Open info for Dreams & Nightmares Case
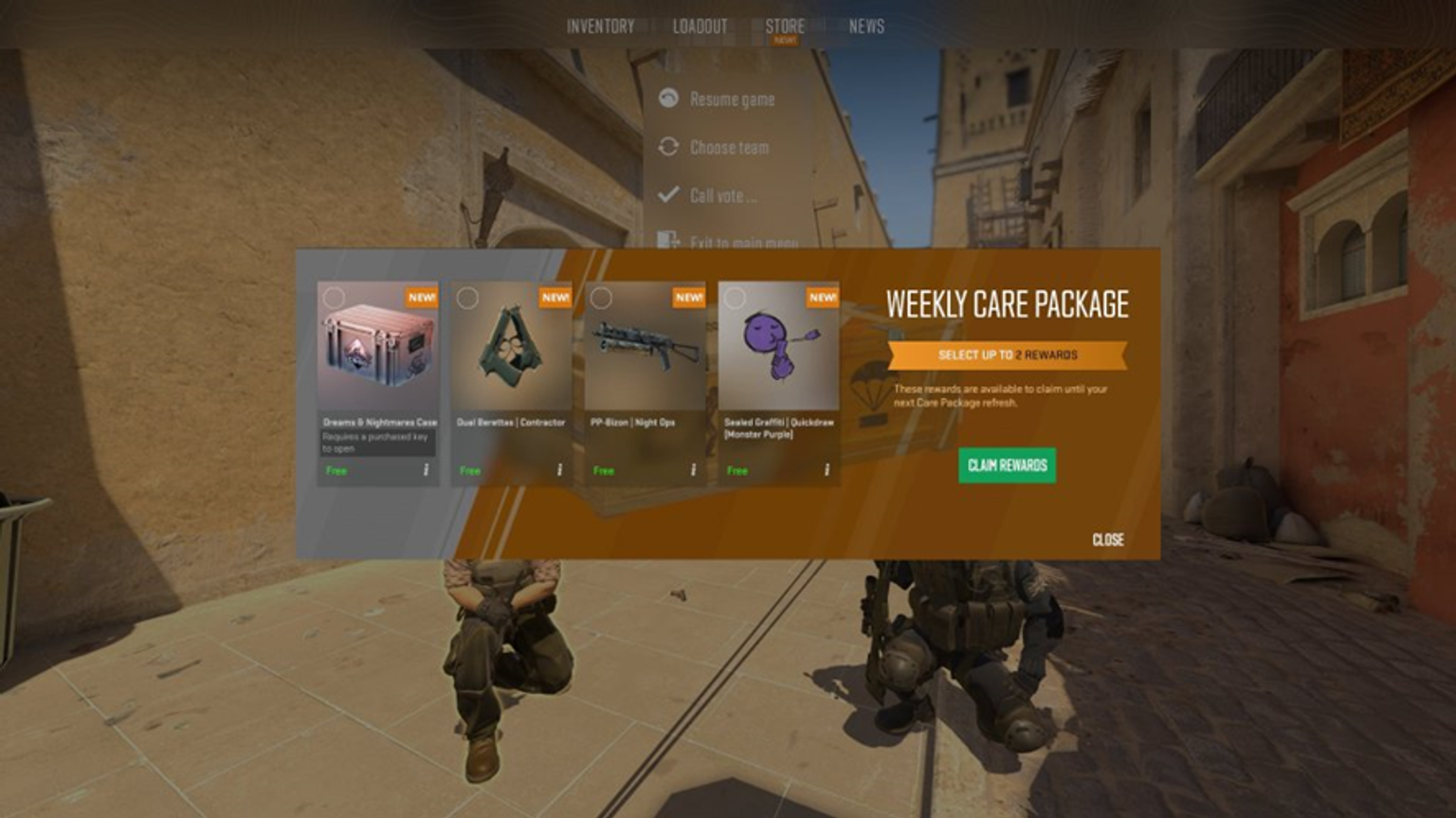The height and width of the screenshot is (818, 1456). click(428, 470)
